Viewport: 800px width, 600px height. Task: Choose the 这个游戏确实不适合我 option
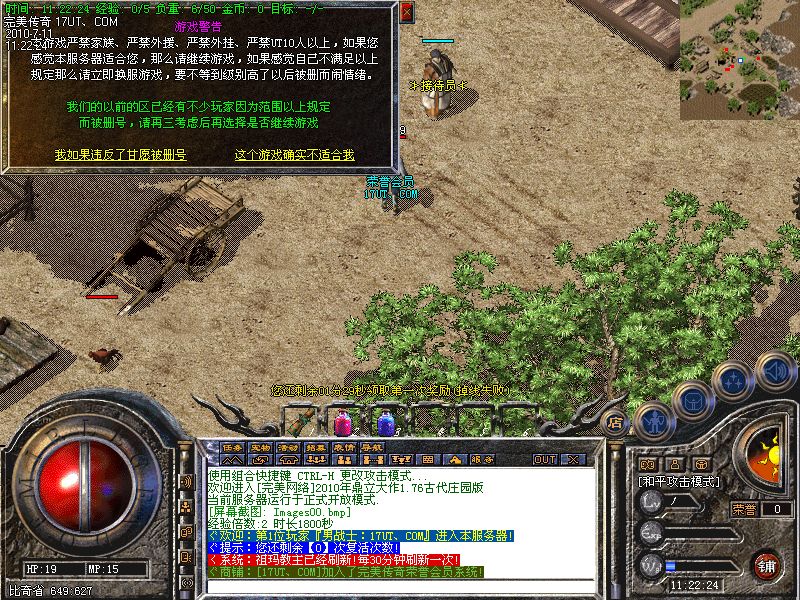click(x=294, y=155)
